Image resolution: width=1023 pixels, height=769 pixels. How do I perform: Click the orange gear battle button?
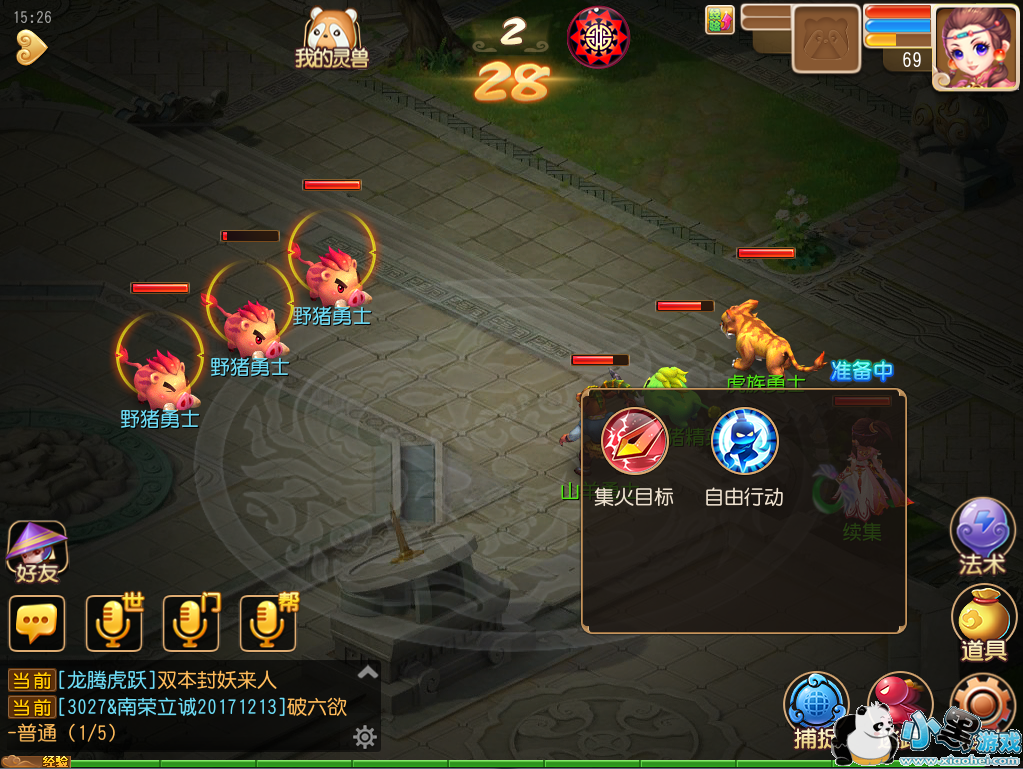point(982,703)
